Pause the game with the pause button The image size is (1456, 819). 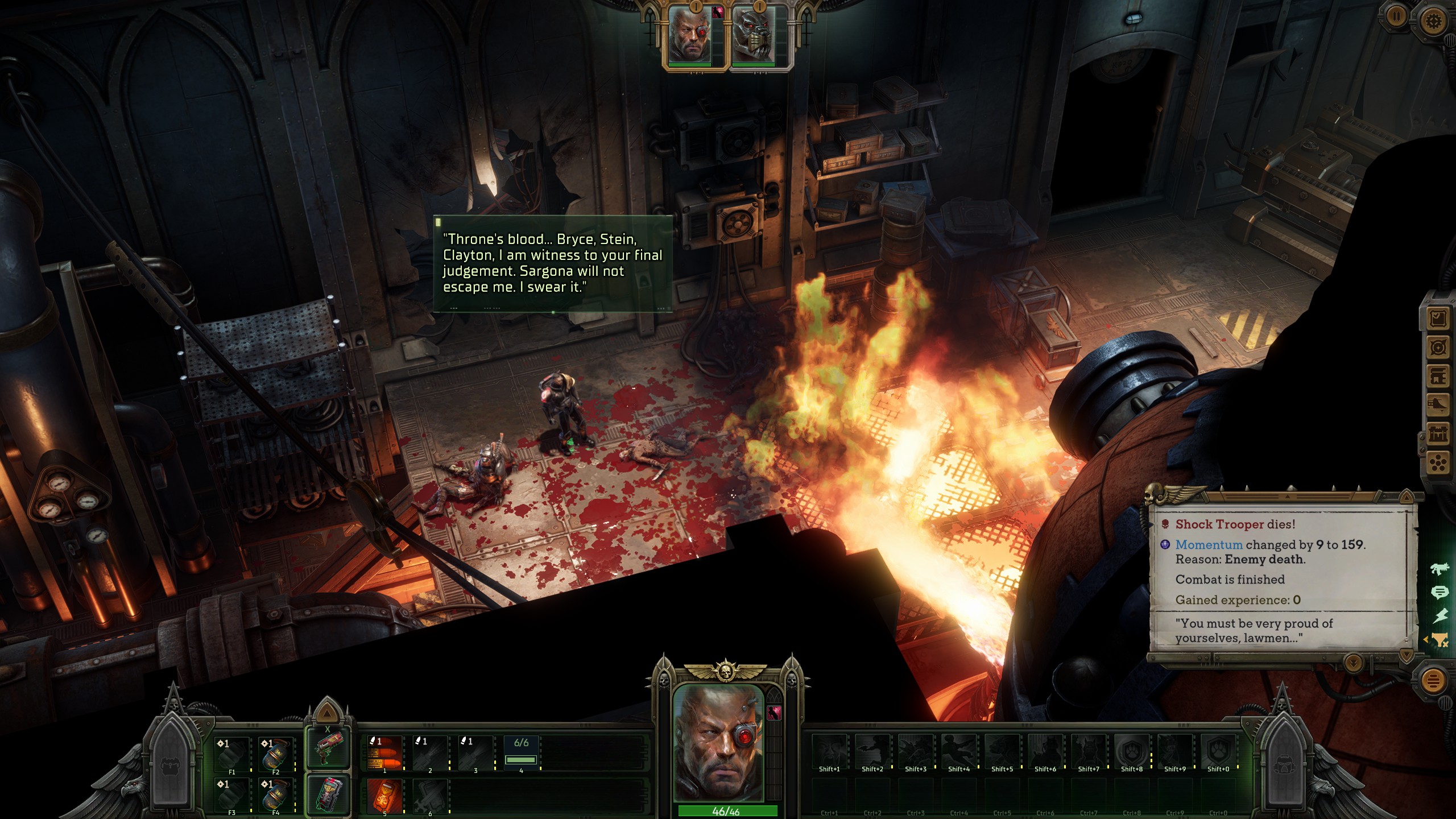click(1396, 17)
